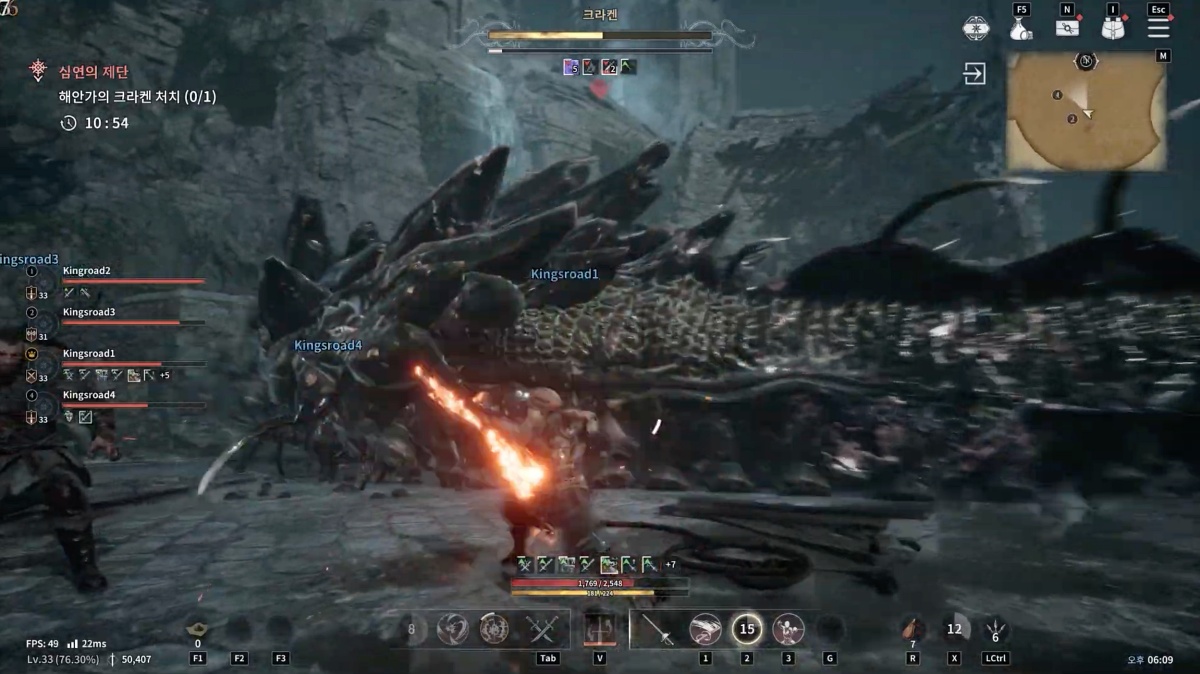Open the minimap
1200x674 pixels.
(1085, 111)
